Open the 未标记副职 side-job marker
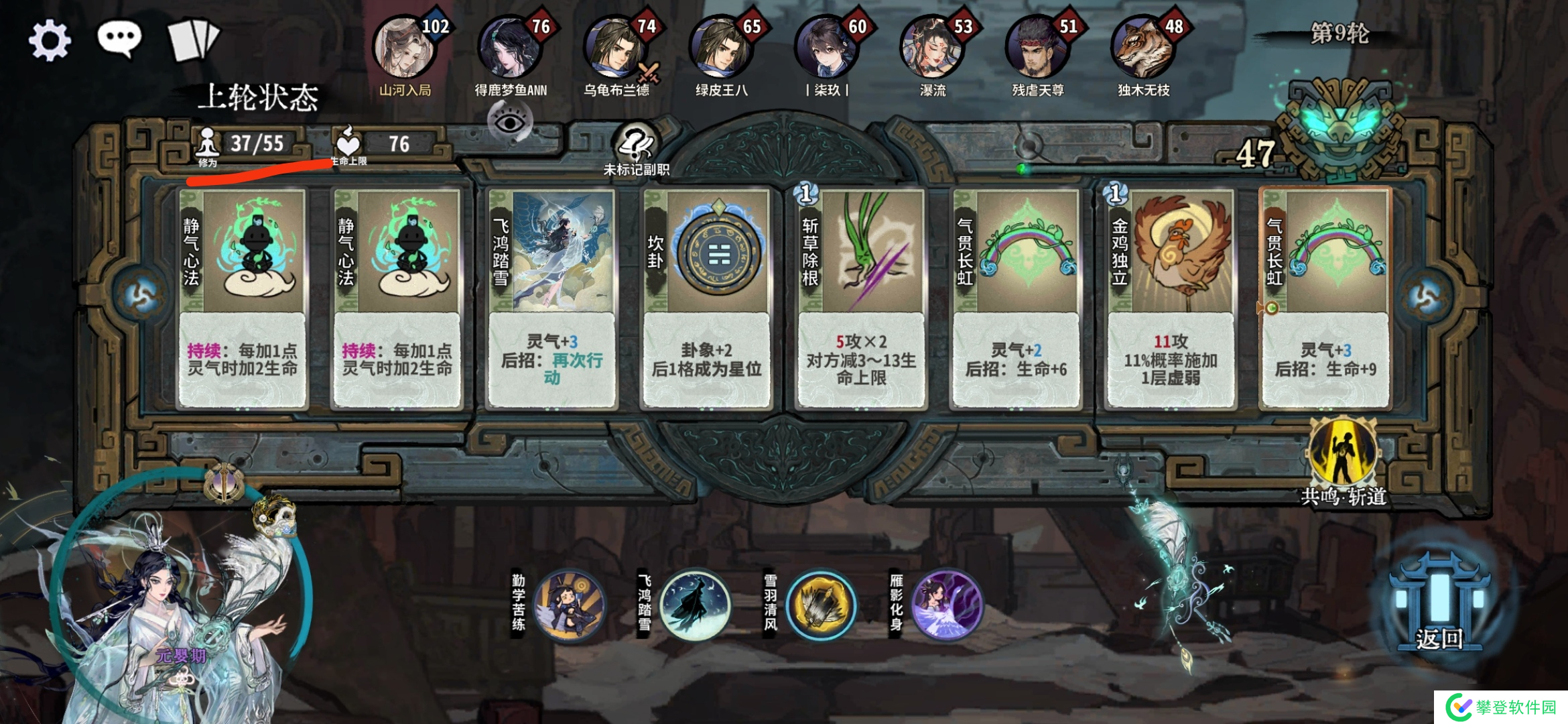Screen dimensions: 1568x724 point(636,149)
